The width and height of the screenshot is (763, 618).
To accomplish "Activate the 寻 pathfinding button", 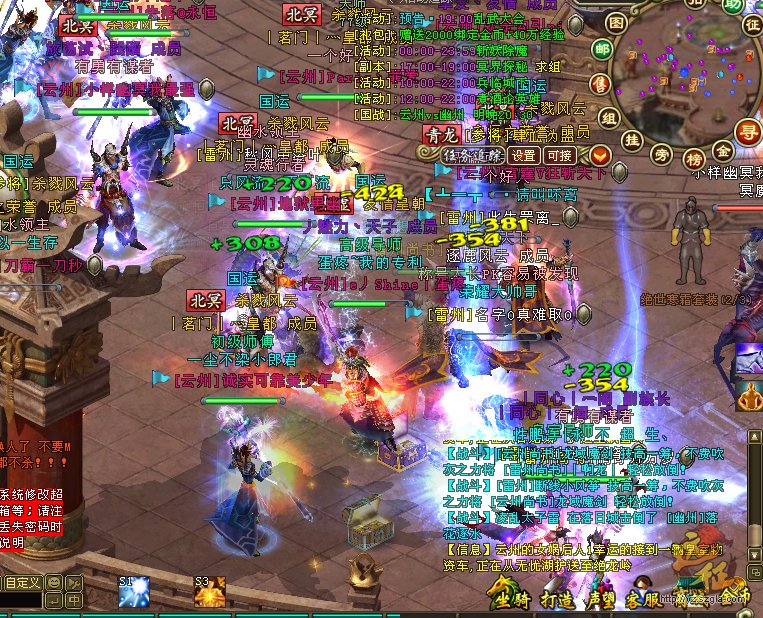I will point(747,131).
